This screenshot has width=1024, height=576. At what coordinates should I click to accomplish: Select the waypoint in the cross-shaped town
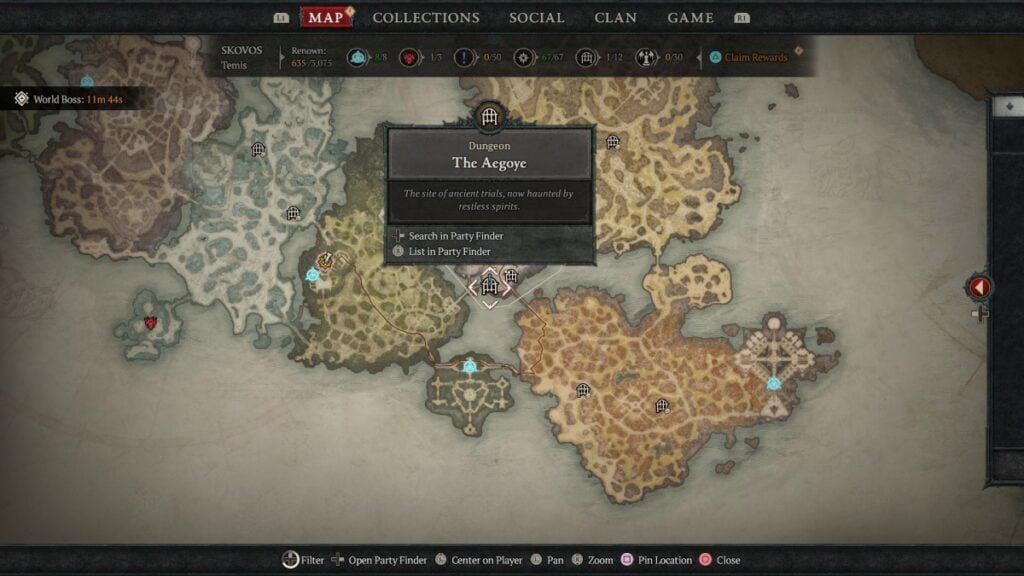point(773,384)
